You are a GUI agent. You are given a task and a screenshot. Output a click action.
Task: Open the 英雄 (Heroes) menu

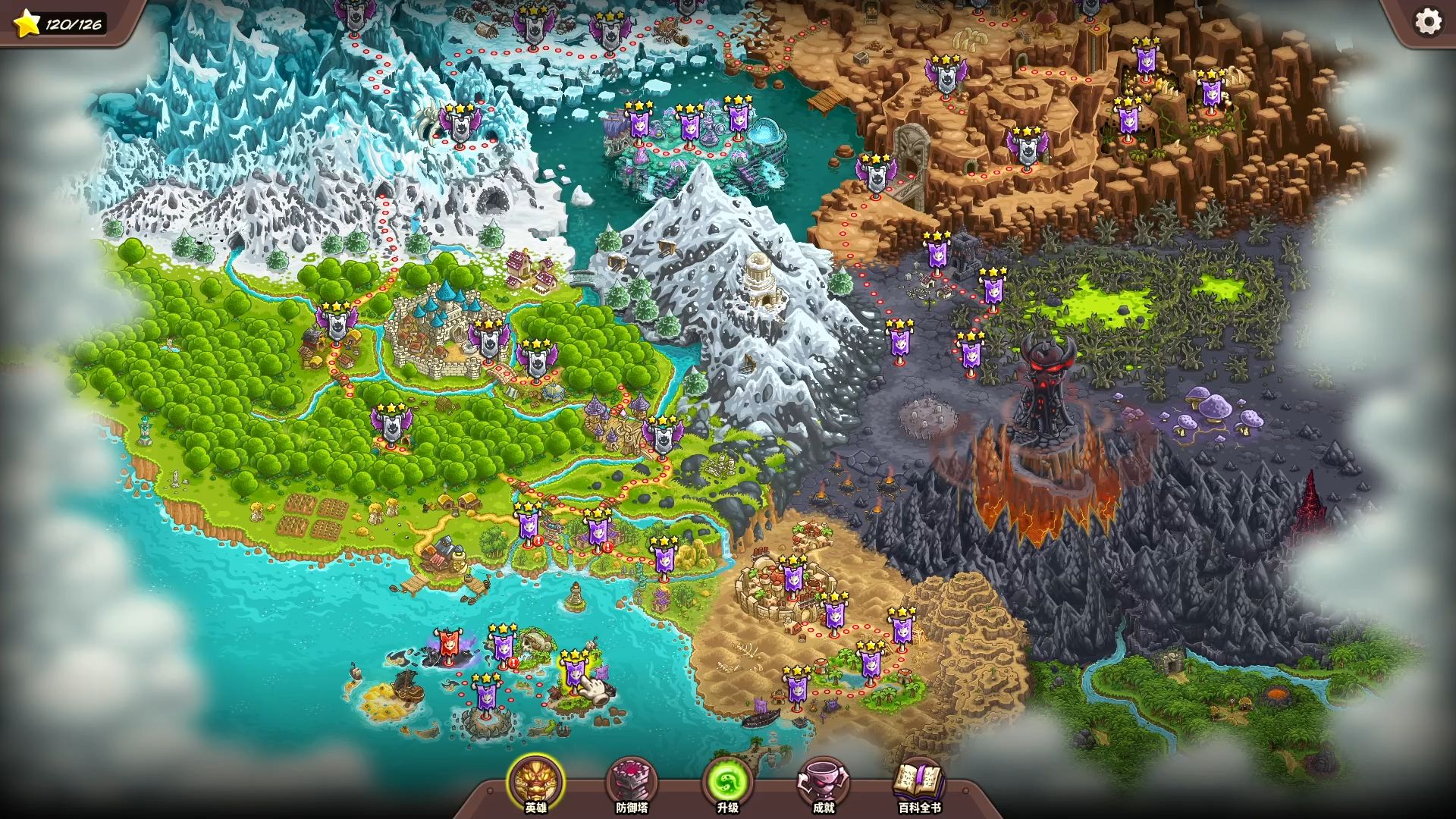coord(536,783)
